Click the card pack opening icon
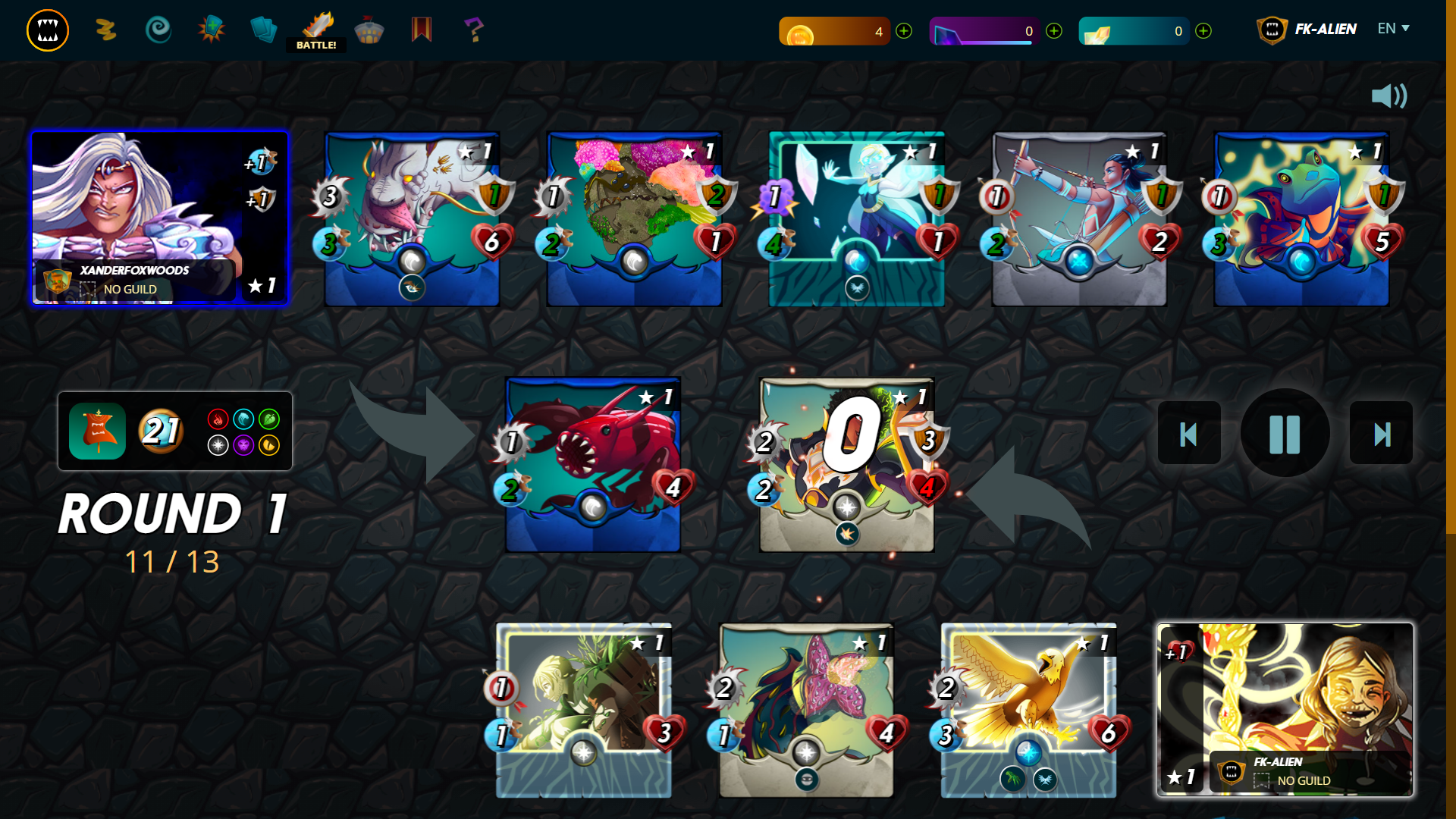1456x819 pixels. (x=211, y=30)
